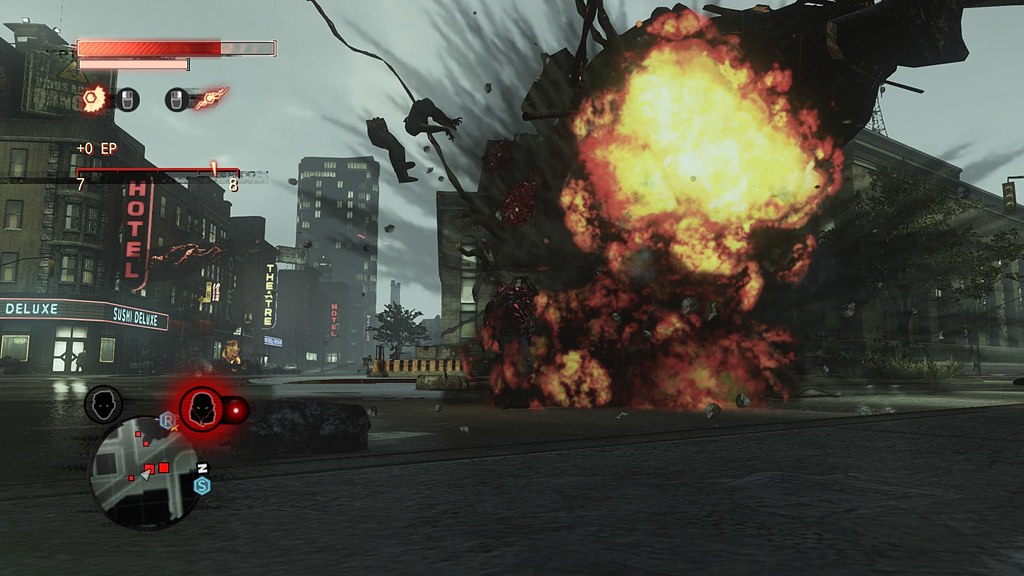Select the R hexagon marker on minimap
Viewport: 1024px width, 576px height.
click(167, 421)
